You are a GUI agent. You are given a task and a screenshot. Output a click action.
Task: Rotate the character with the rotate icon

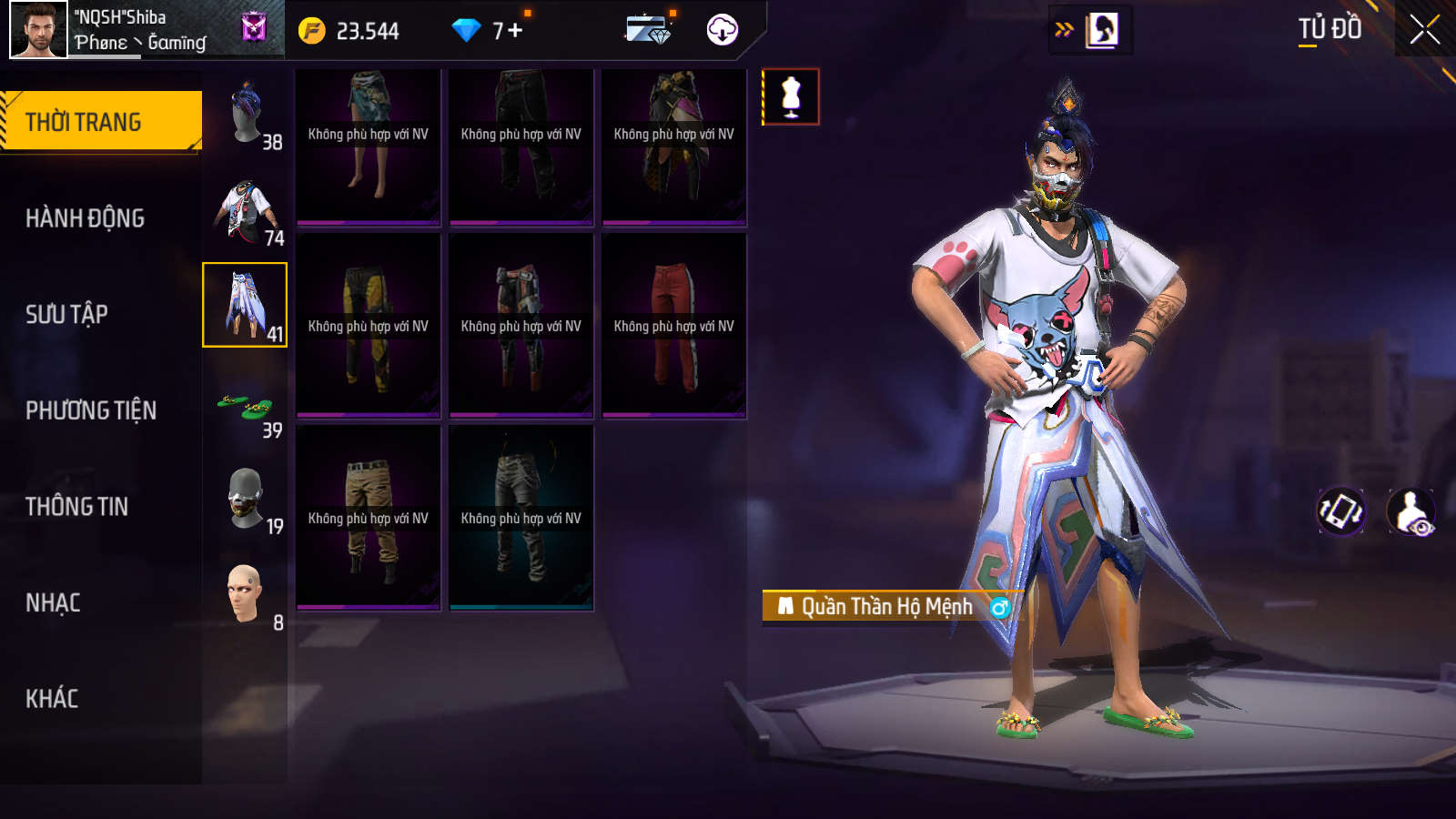coord(1341,511)
